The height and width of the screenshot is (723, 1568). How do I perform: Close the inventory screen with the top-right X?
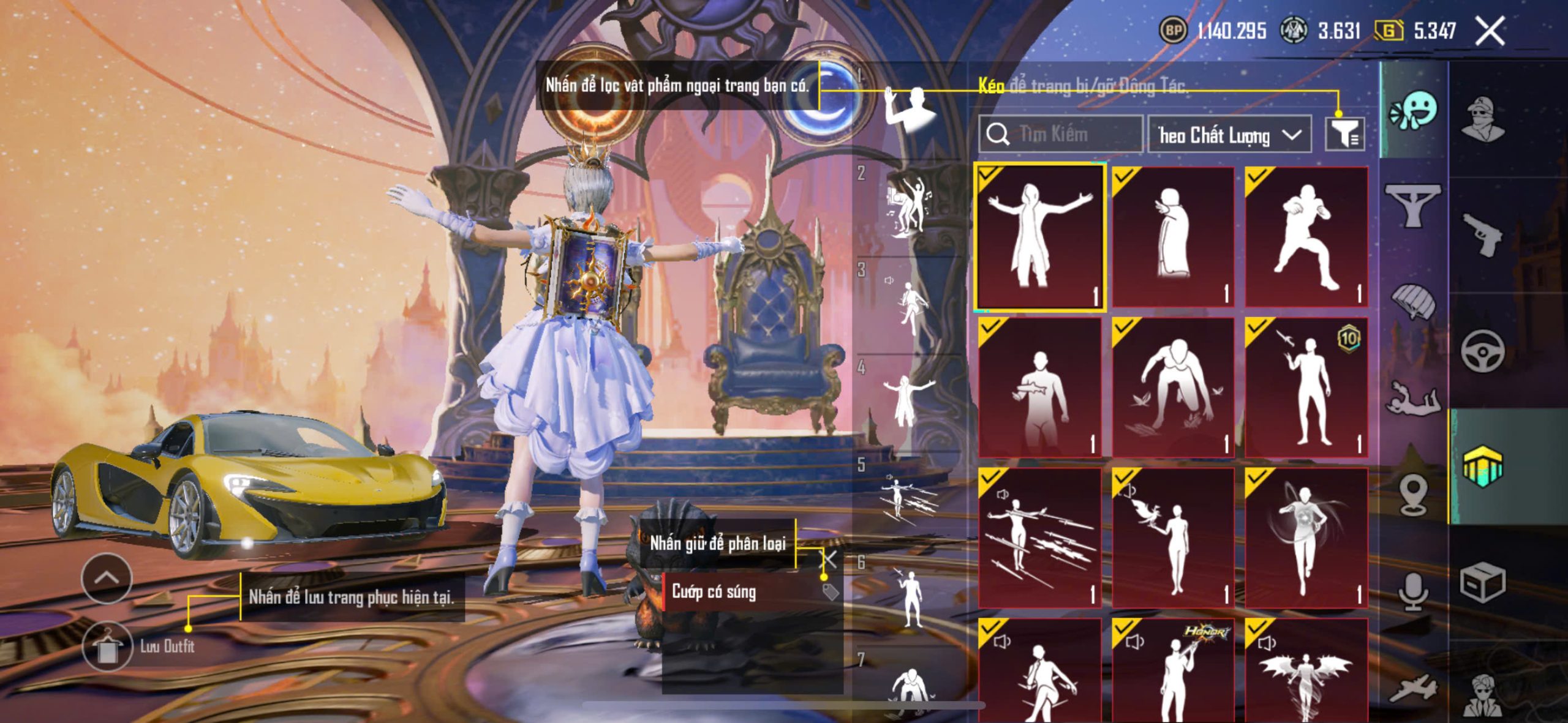tap(1490, 31)
